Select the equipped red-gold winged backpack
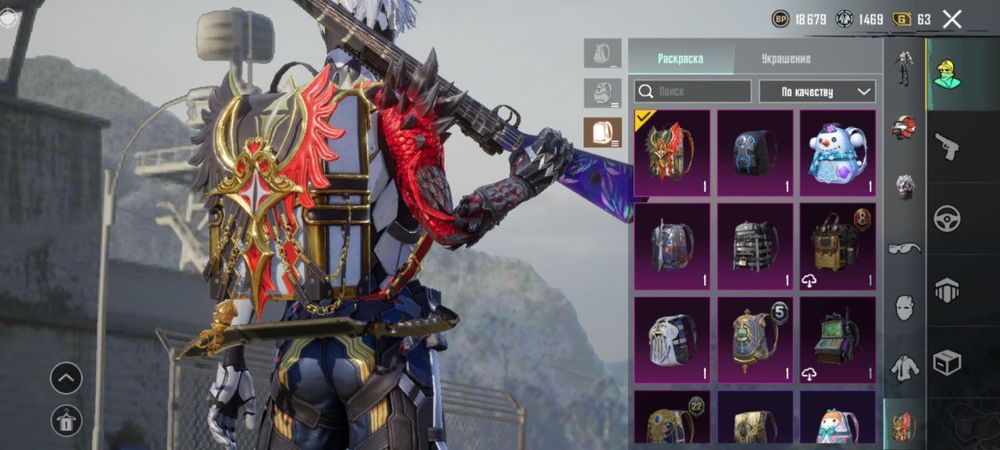Viewport: 1000px width, 450px height. pos(672,153)
